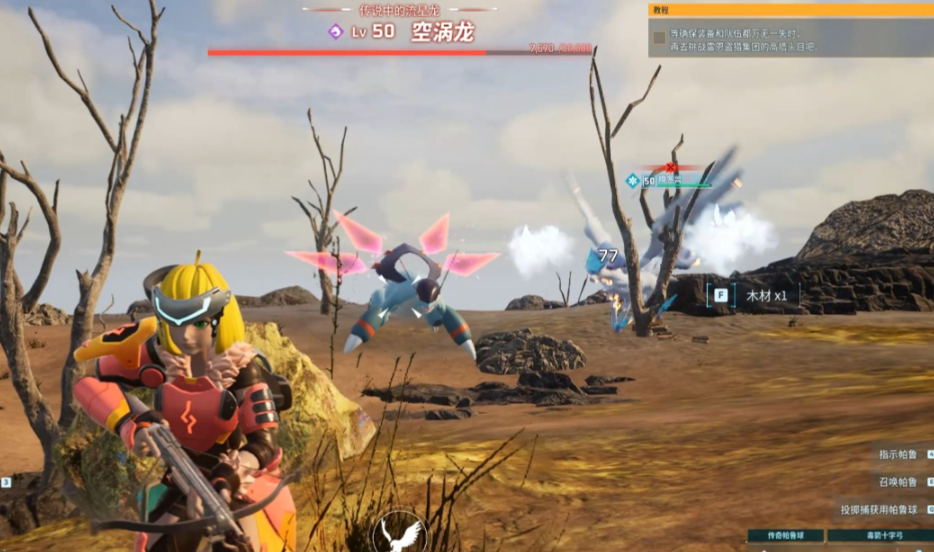The height and width of the screenshot is (552, 934).
Task: Click the boss dragon element icon
Action: 336,32
